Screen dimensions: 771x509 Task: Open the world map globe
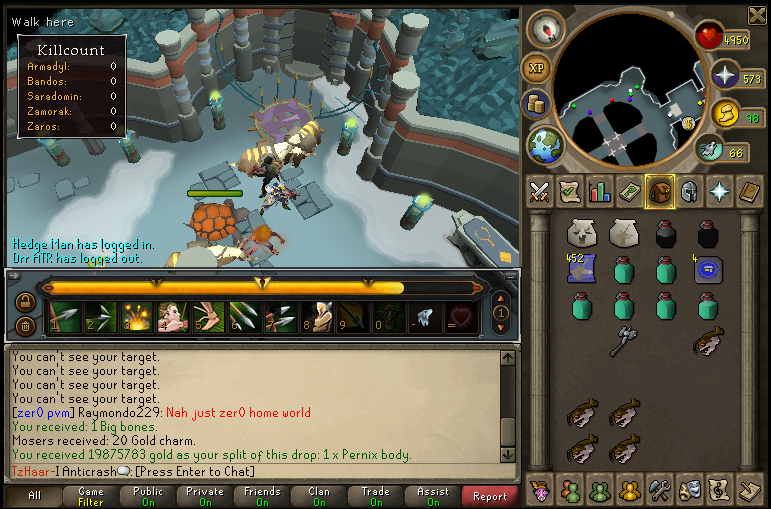click(x=546, y=145)
